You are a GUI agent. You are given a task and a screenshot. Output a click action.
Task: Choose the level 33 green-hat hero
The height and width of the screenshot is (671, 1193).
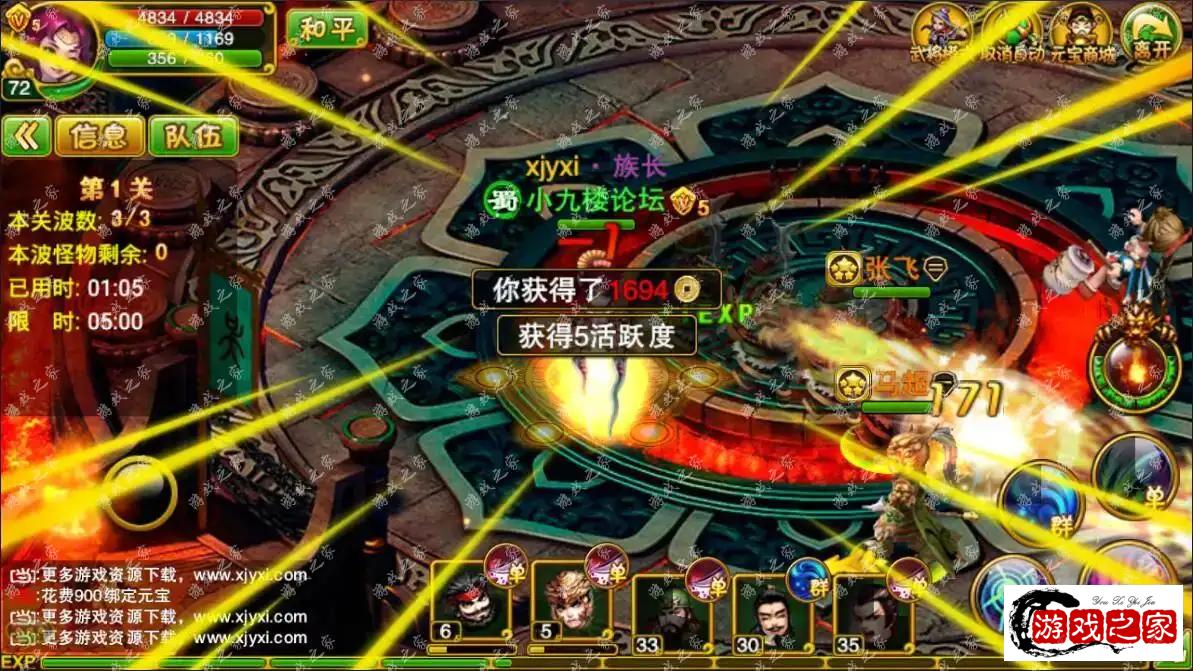(666, 605)
